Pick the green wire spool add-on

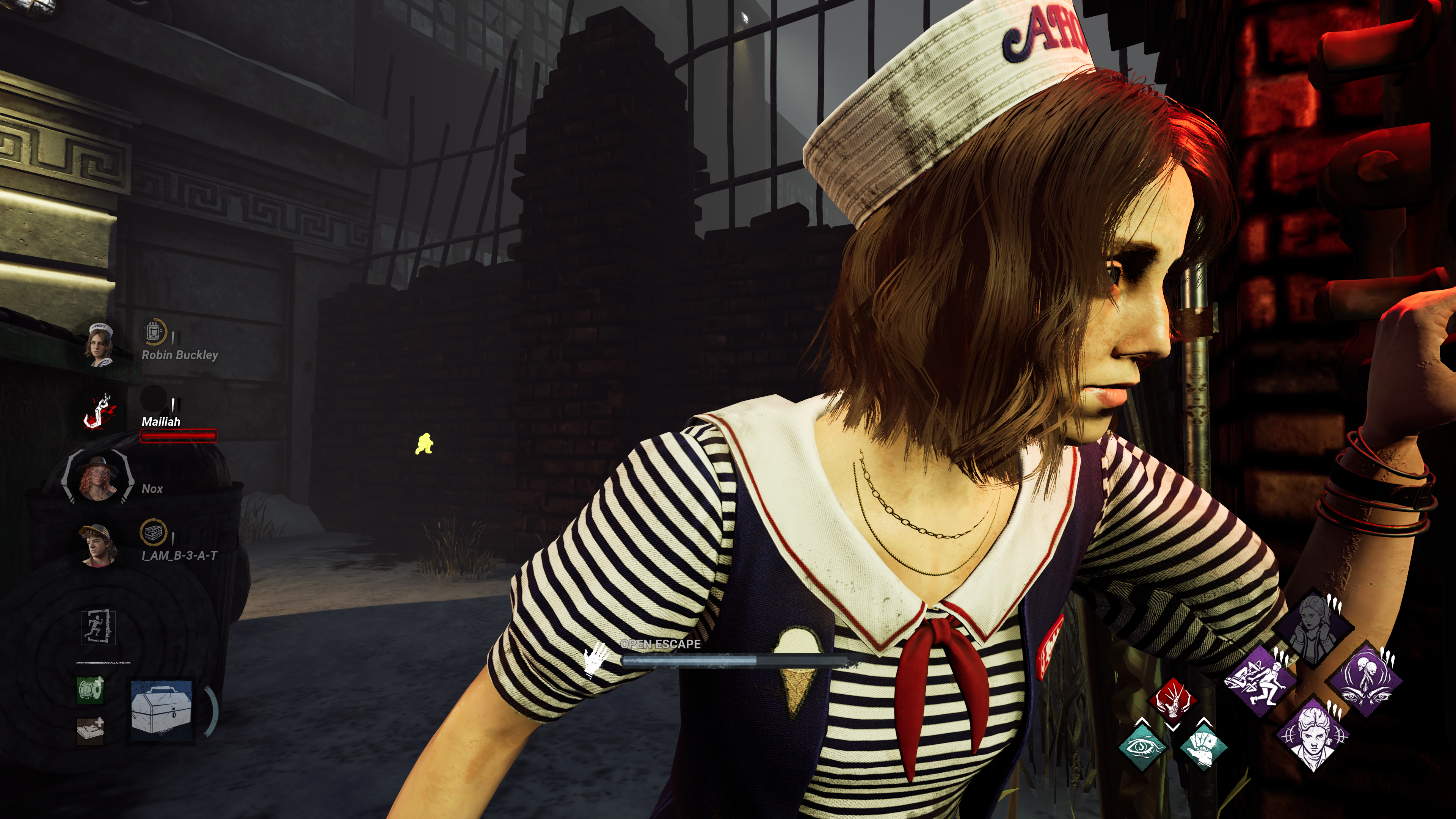tap(91, 690)
